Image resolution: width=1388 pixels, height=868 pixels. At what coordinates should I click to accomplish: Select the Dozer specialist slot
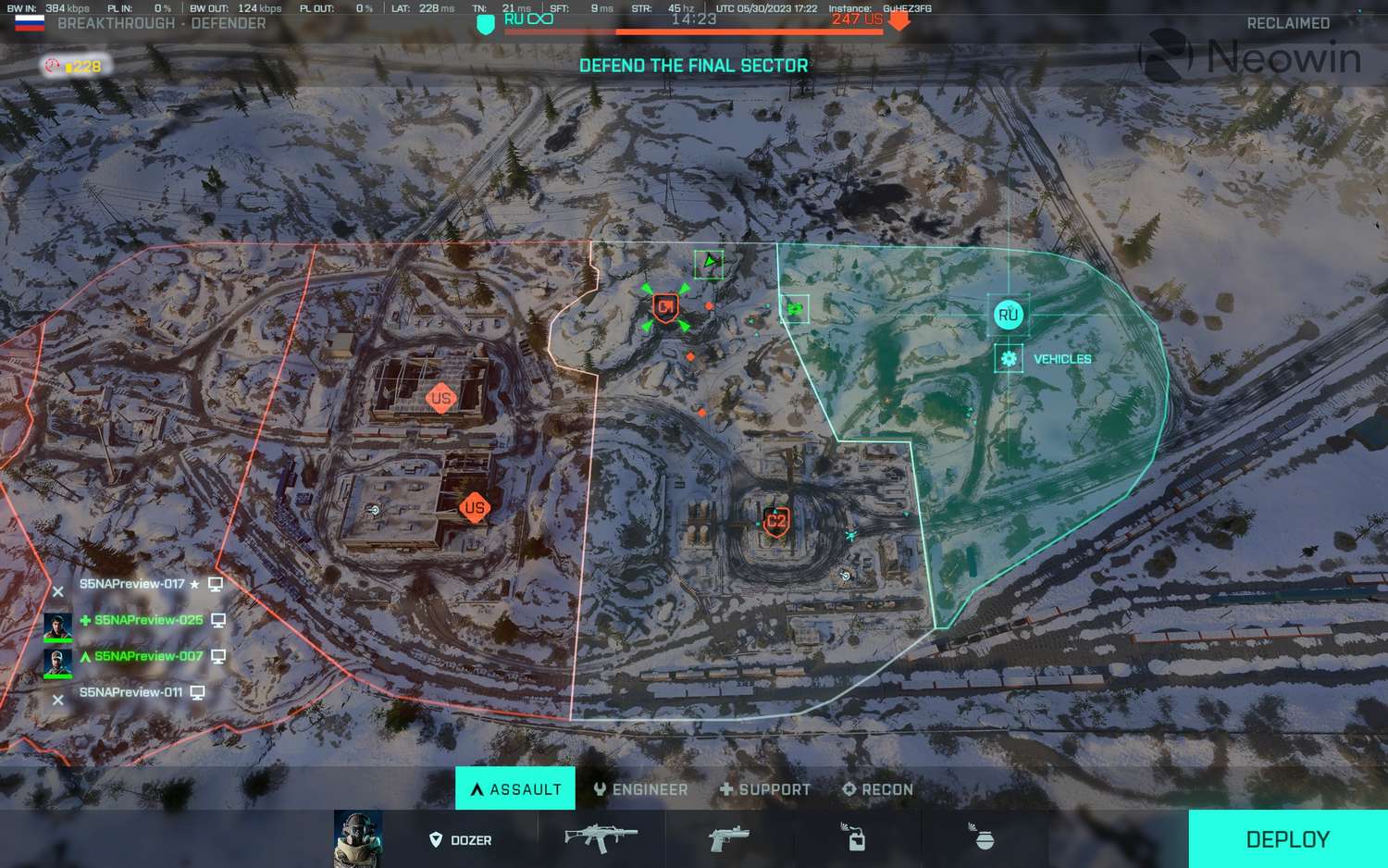tap(461, 839)
